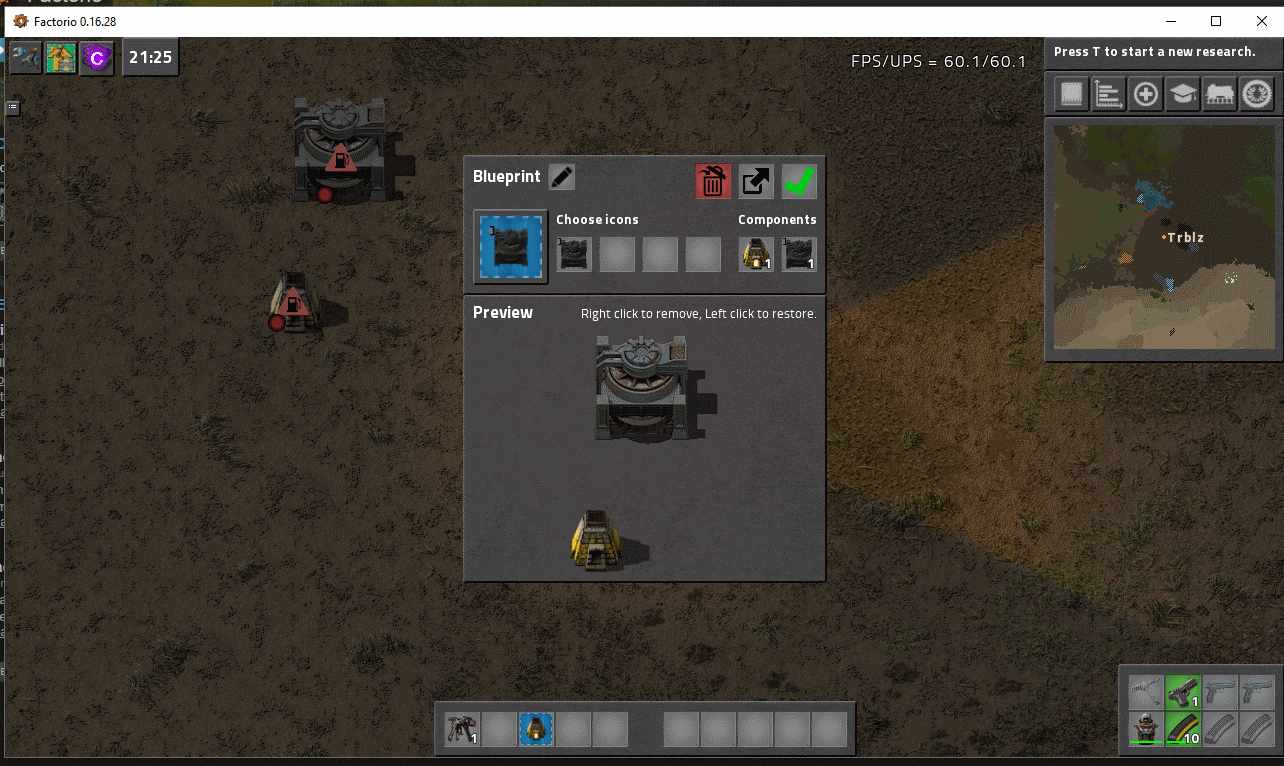
Task: Open the purple Creative Mode icon
Action: [96, 57]
